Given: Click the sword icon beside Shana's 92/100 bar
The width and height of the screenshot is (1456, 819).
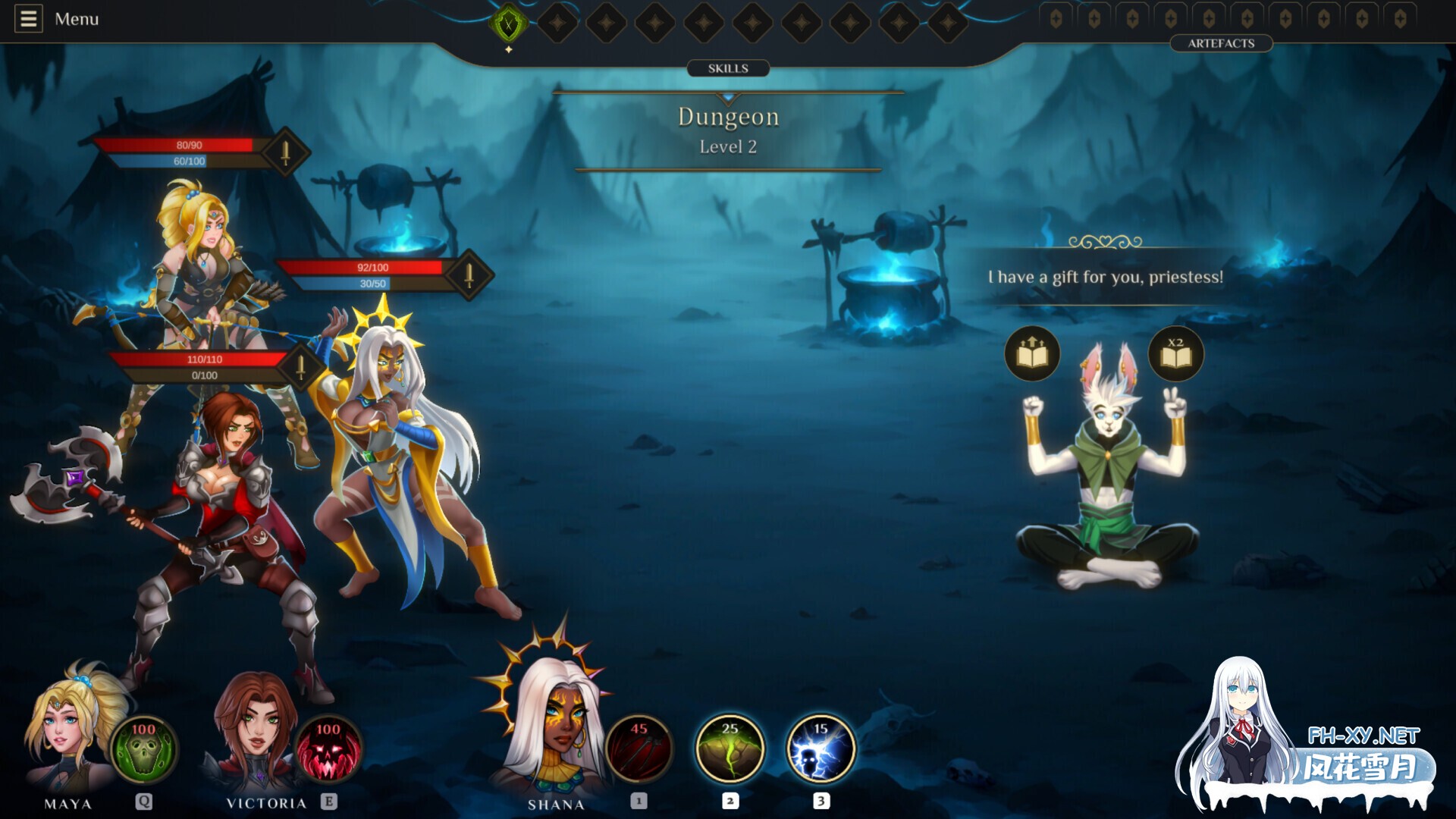Looking at the screenshot, I should (x=469, y=275).
